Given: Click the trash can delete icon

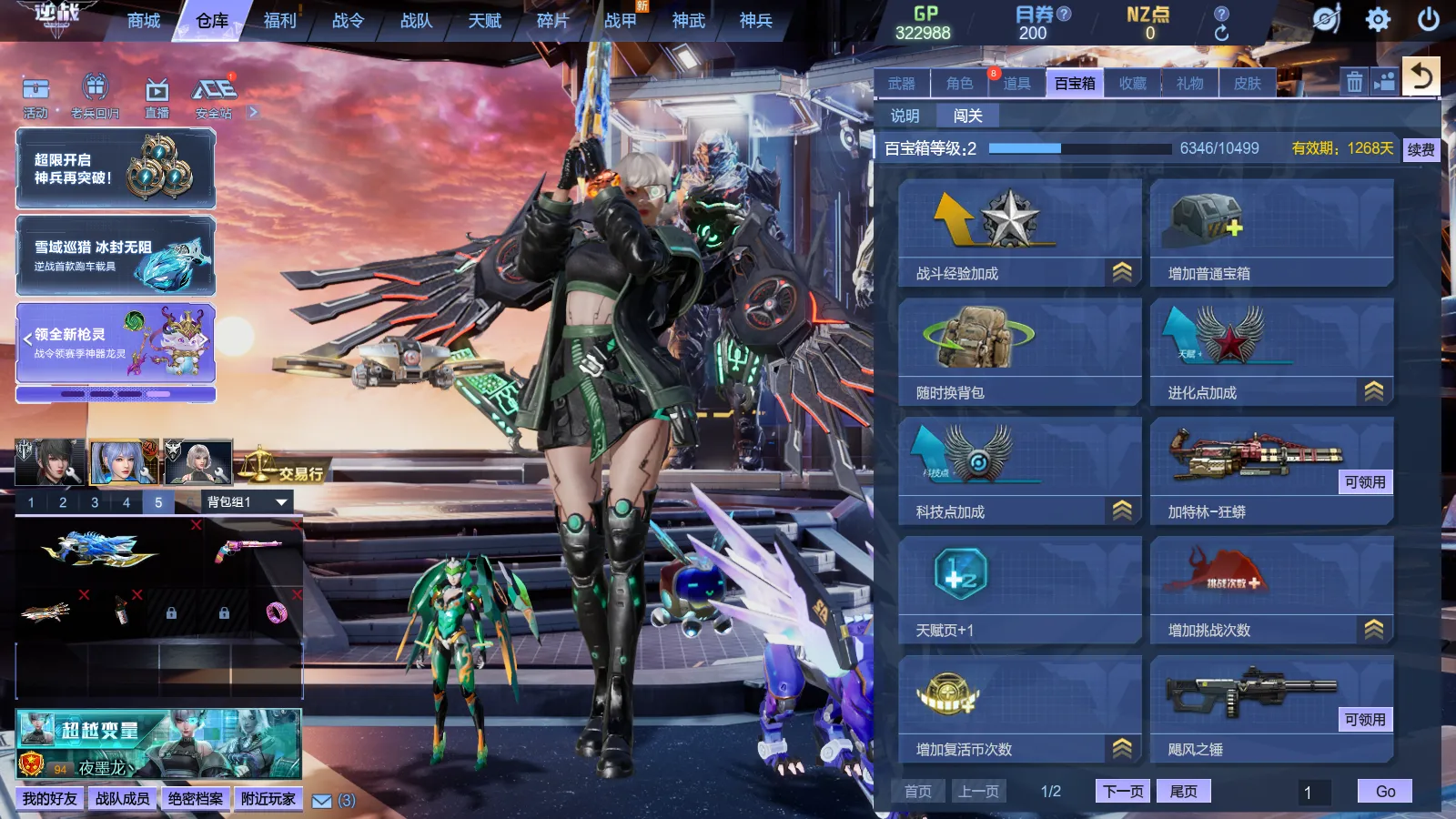Looking at the screenshot, I should click(x=1354, y=82).
